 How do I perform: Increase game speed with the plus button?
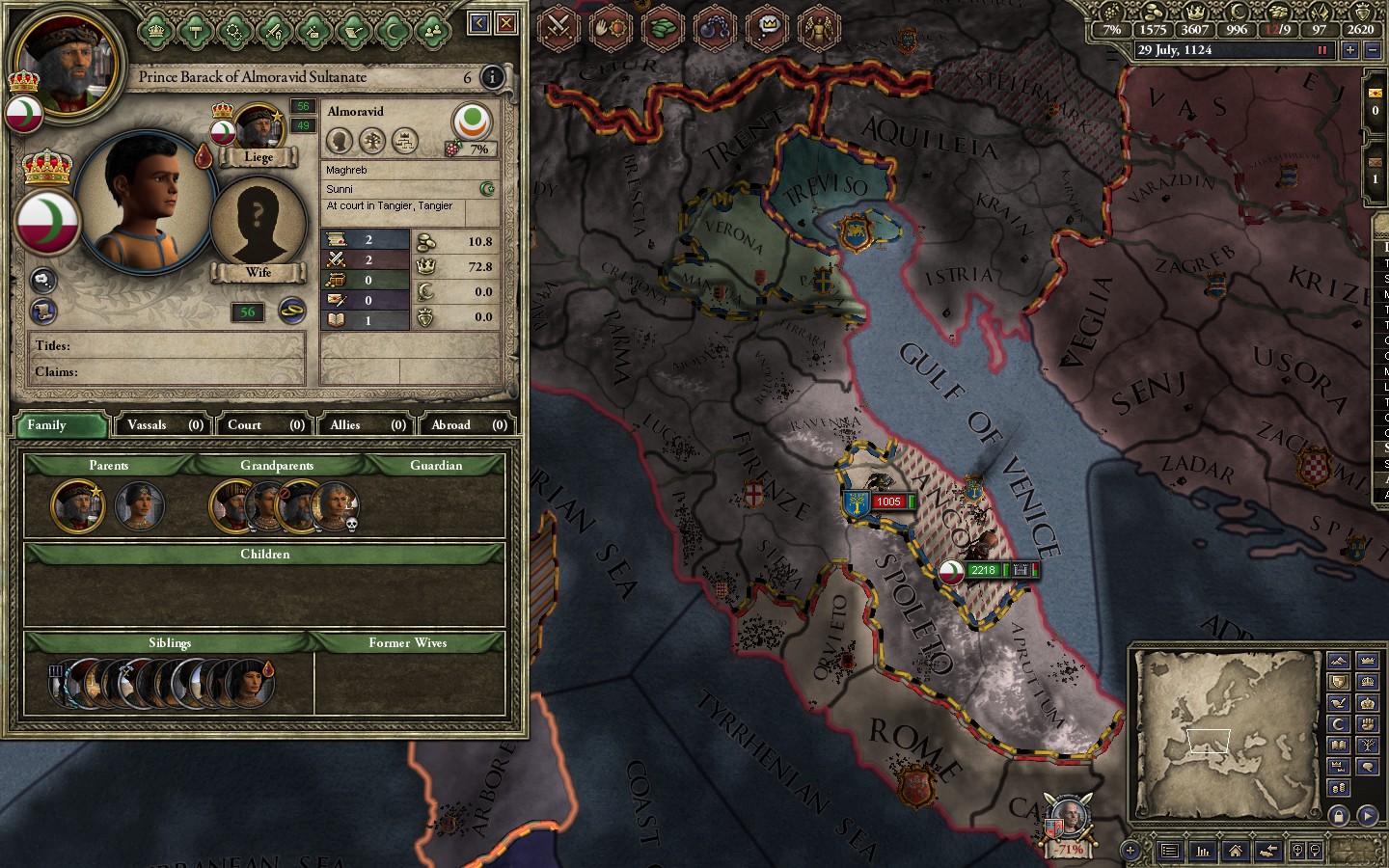(x=1349, y=50)
